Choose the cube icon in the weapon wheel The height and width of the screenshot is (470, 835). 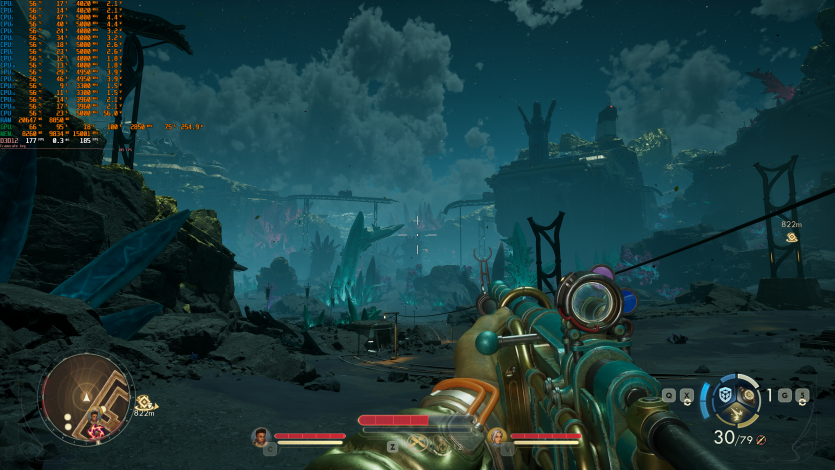click(725, 395)
